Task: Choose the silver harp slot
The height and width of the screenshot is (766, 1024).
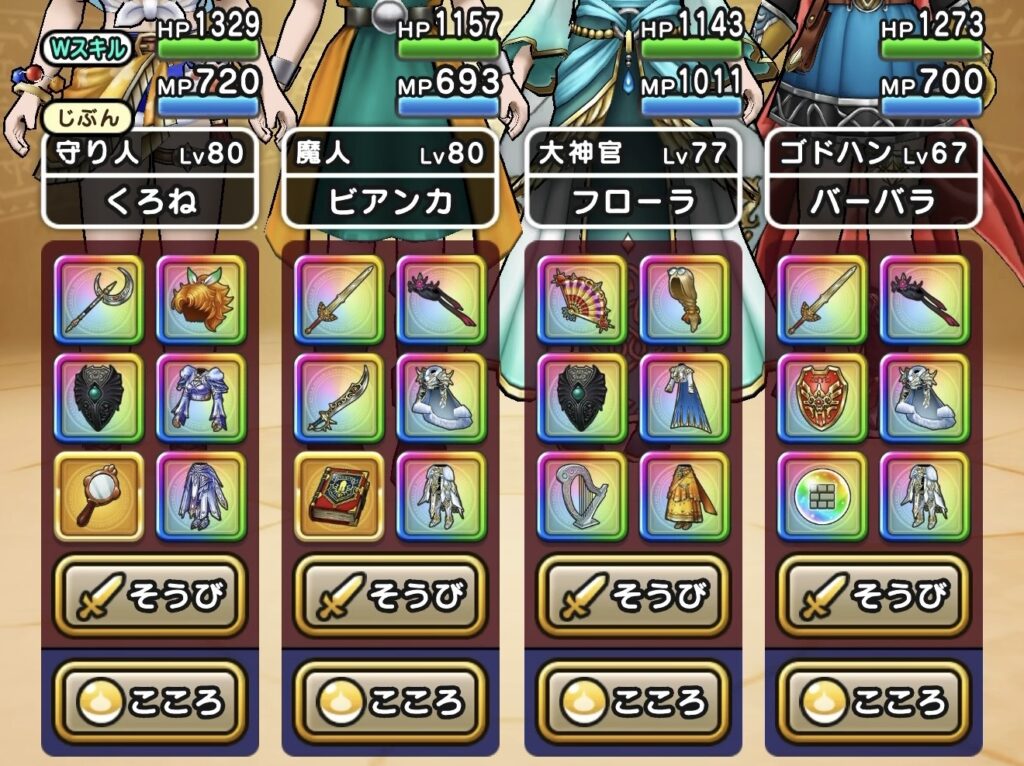Action: tap(582, 496)
